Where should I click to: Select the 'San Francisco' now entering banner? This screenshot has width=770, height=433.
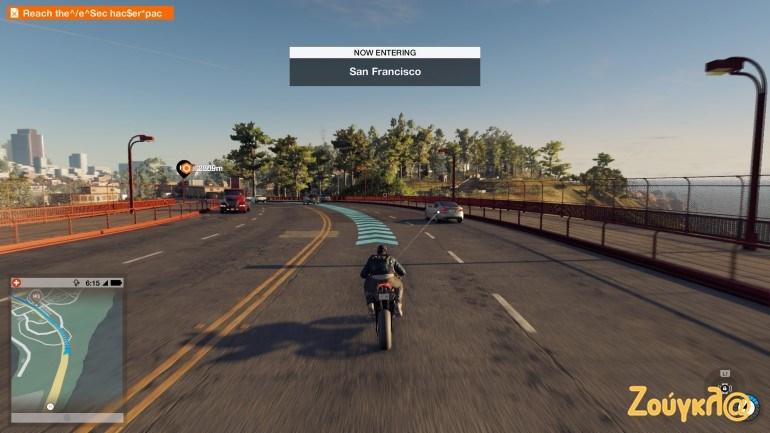(x=384, y=71)
